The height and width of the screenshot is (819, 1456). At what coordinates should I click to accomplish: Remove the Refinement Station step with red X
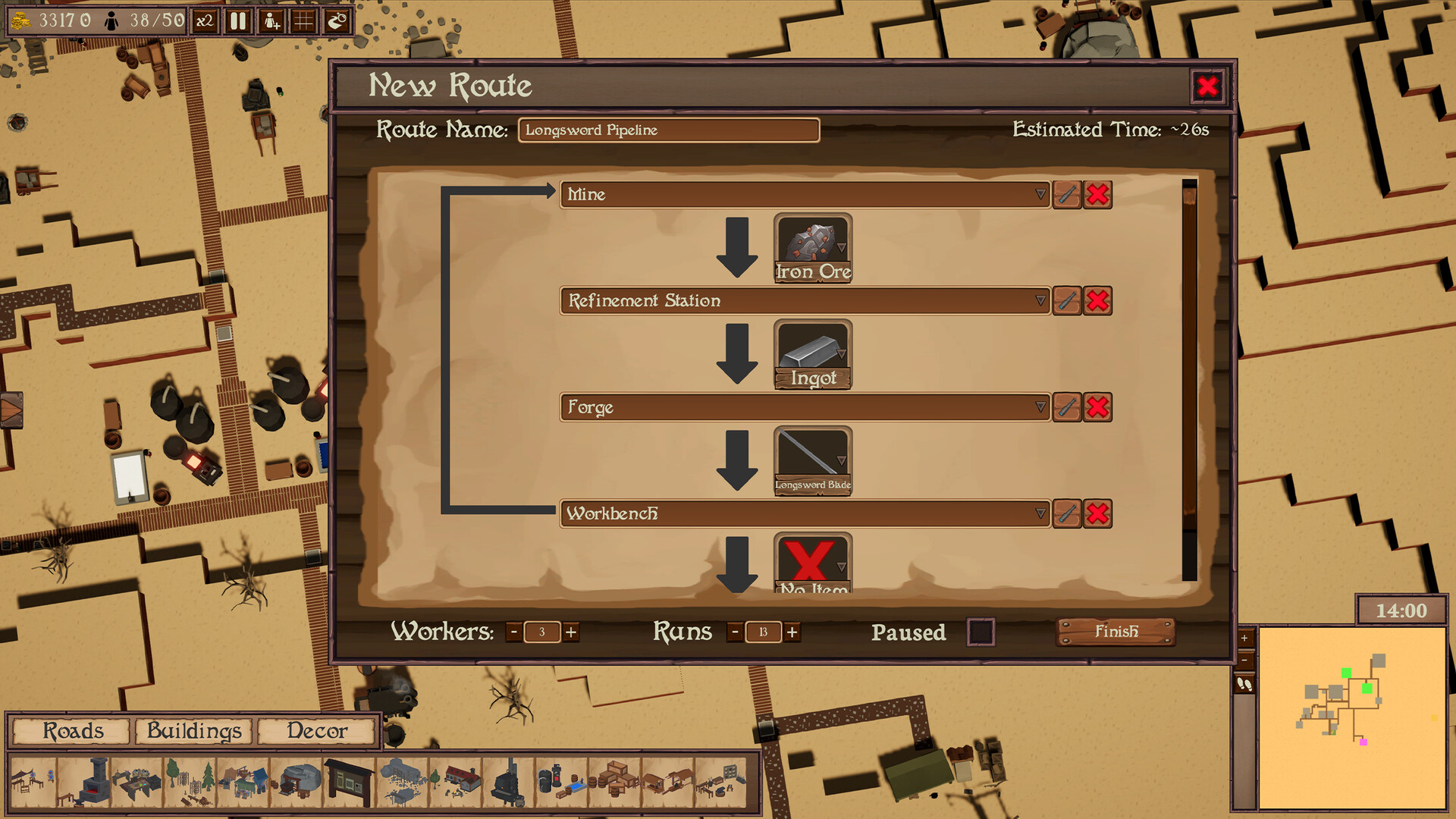click(1098, 301)
